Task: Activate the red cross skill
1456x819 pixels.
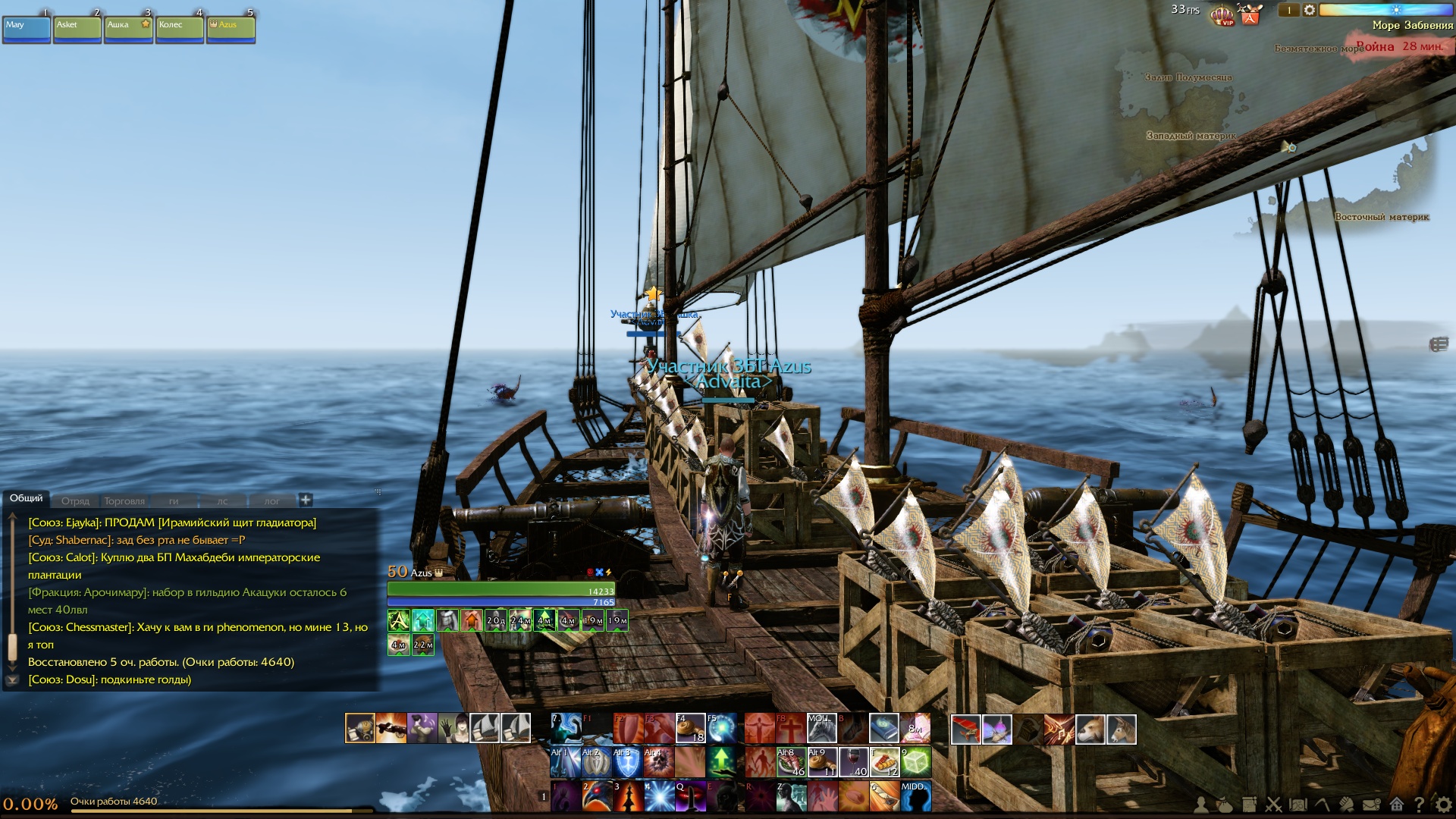Action: coord(790,730)
